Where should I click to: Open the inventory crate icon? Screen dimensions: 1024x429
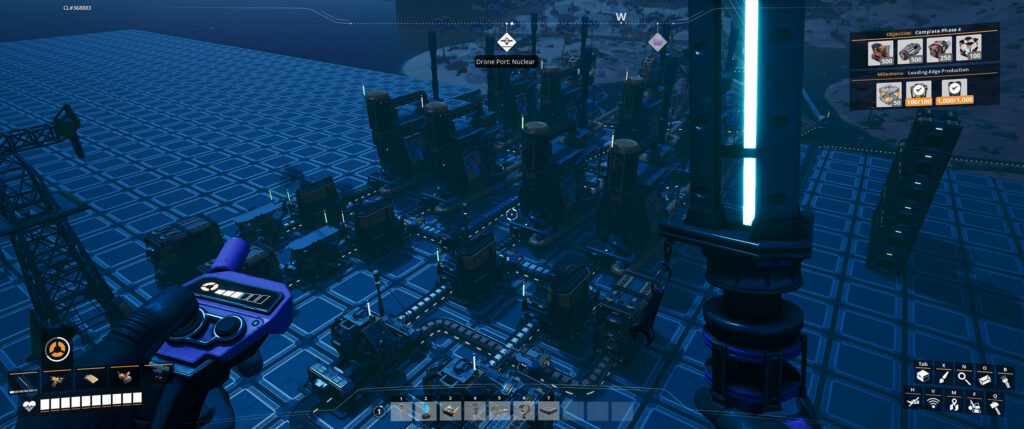point(923,377)
